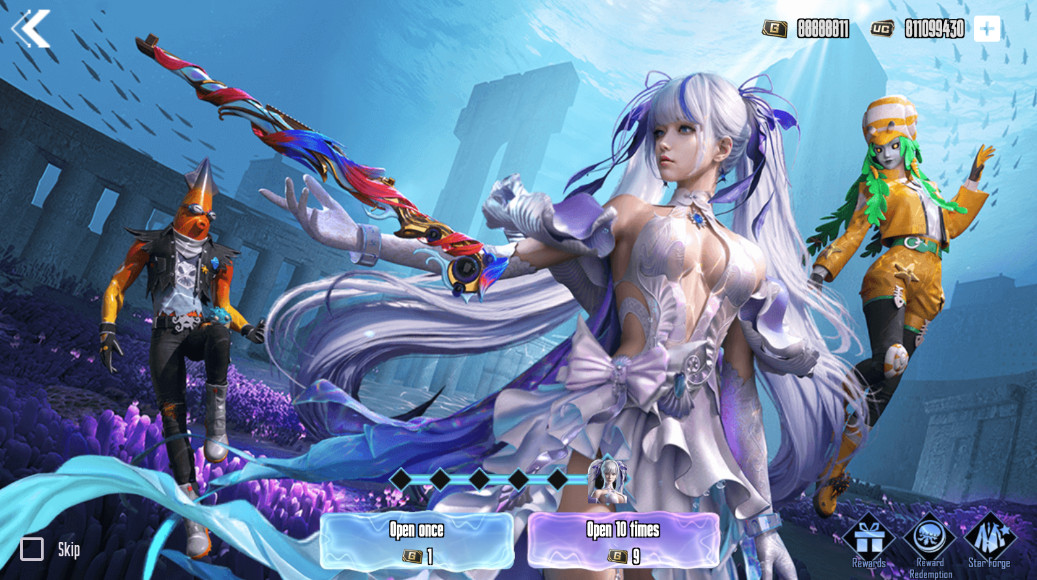1037x580 pixels.
Task: Open the Rewards gift icon
Action: tap(868, 538)
